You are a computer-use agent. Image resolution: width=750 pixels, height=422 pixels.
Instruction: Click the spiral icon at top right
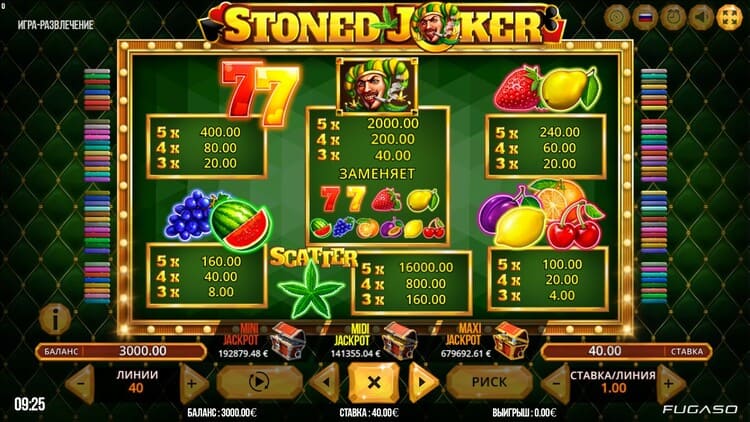pos(616,18)
